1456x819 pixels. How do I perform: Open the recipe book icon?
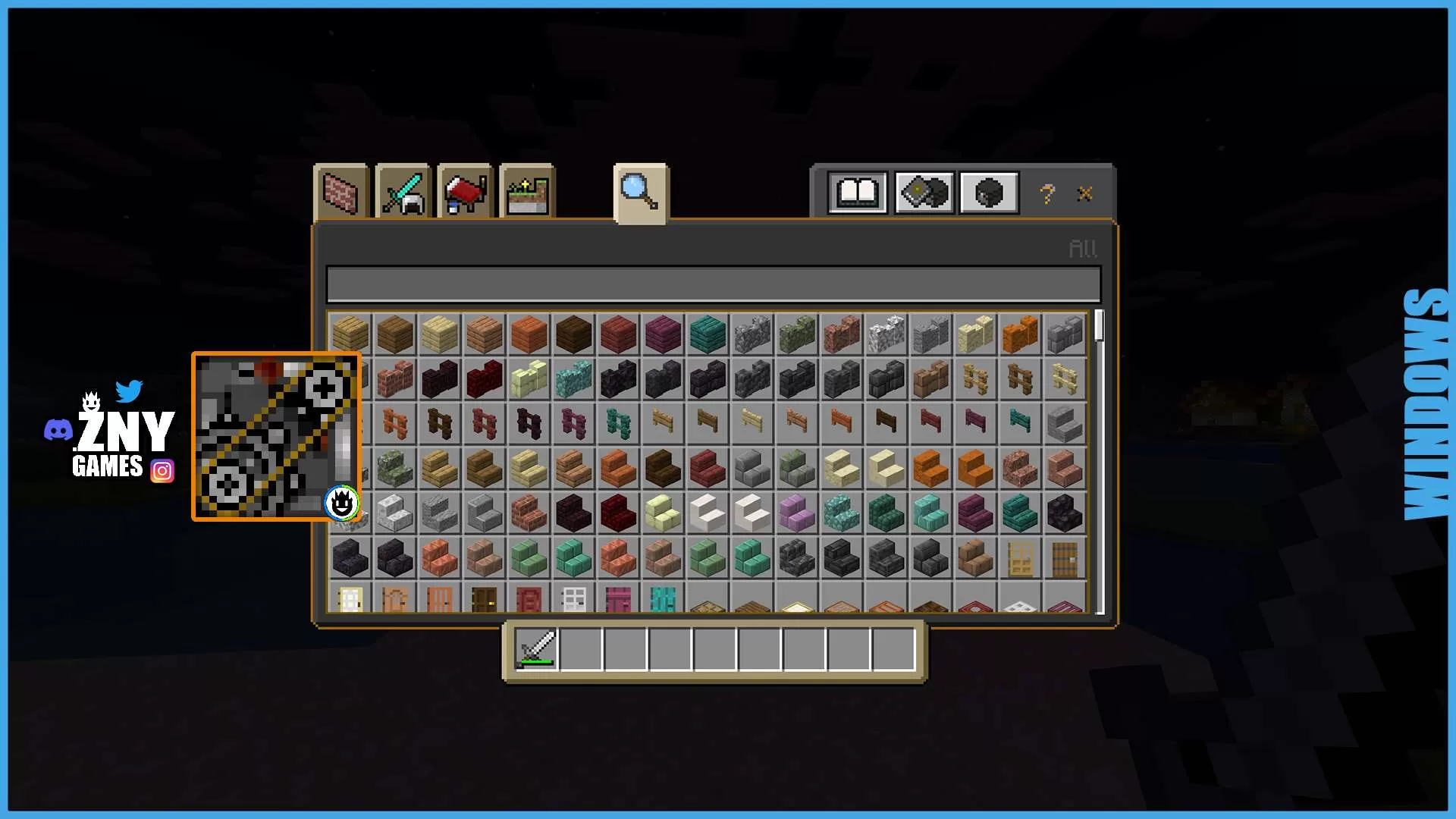click(x=858, y=193)
